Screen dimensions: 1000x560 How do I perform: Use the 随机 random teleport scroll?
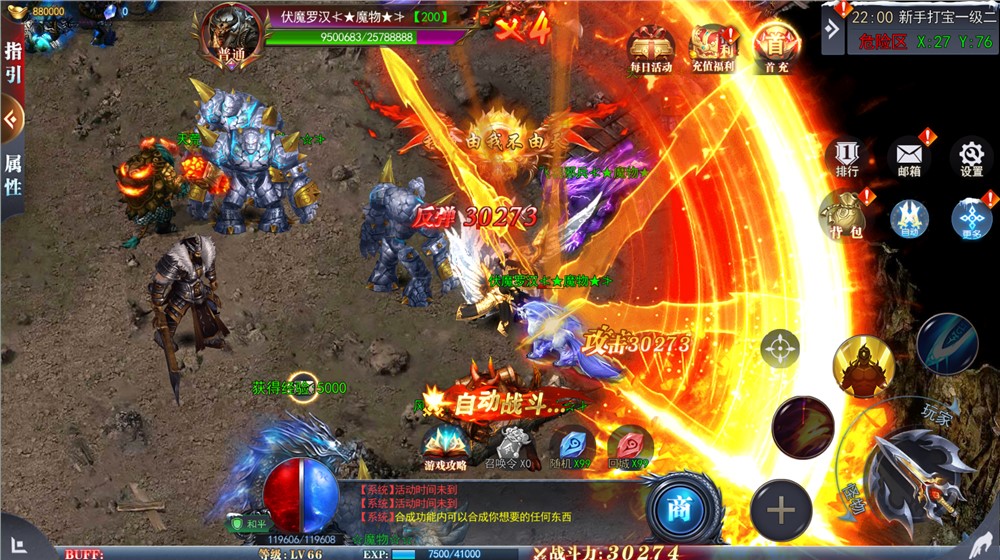click(572, 447)
